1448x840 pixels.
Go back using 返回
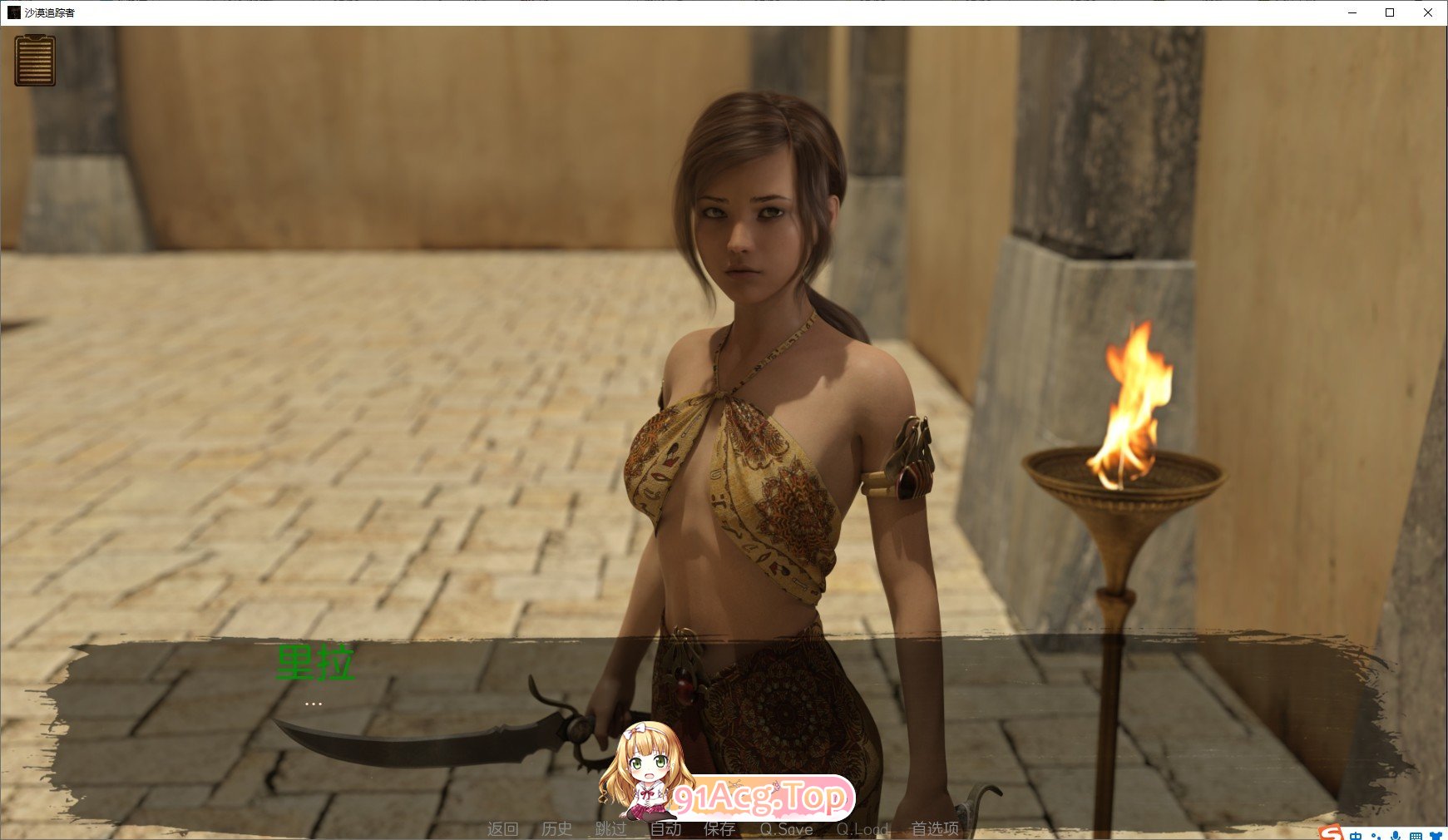[505, 828]
